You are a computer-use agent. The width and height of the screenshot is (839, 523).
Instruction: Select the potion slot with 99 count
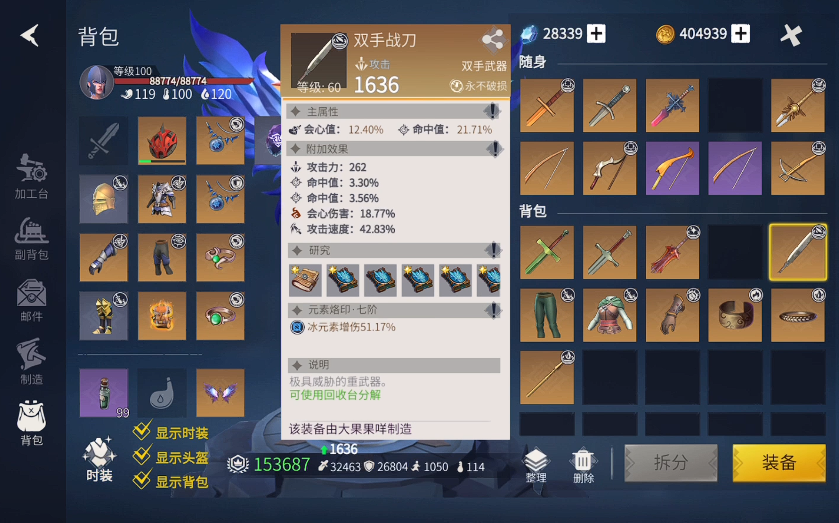tap(104, 393)
